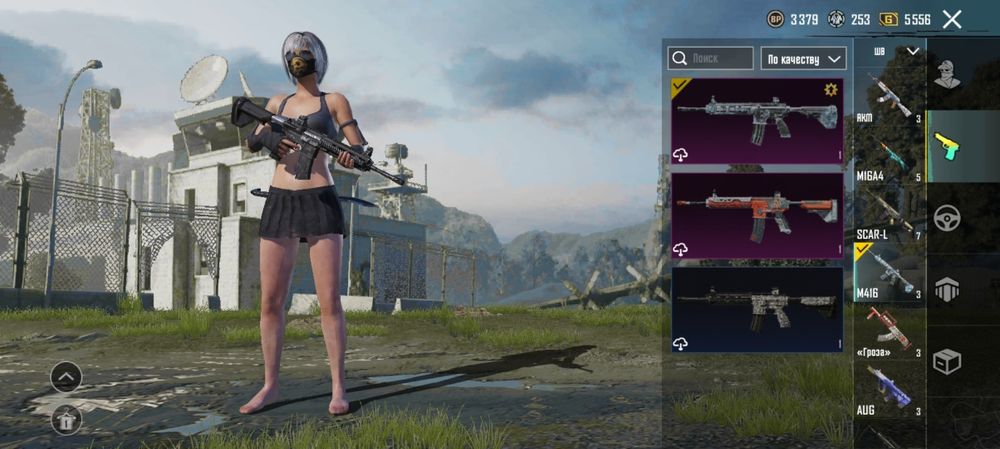Screen dimensions: 1000x449
Task: Open settings gear on the silver M416 skin
Action: [829, 90]
